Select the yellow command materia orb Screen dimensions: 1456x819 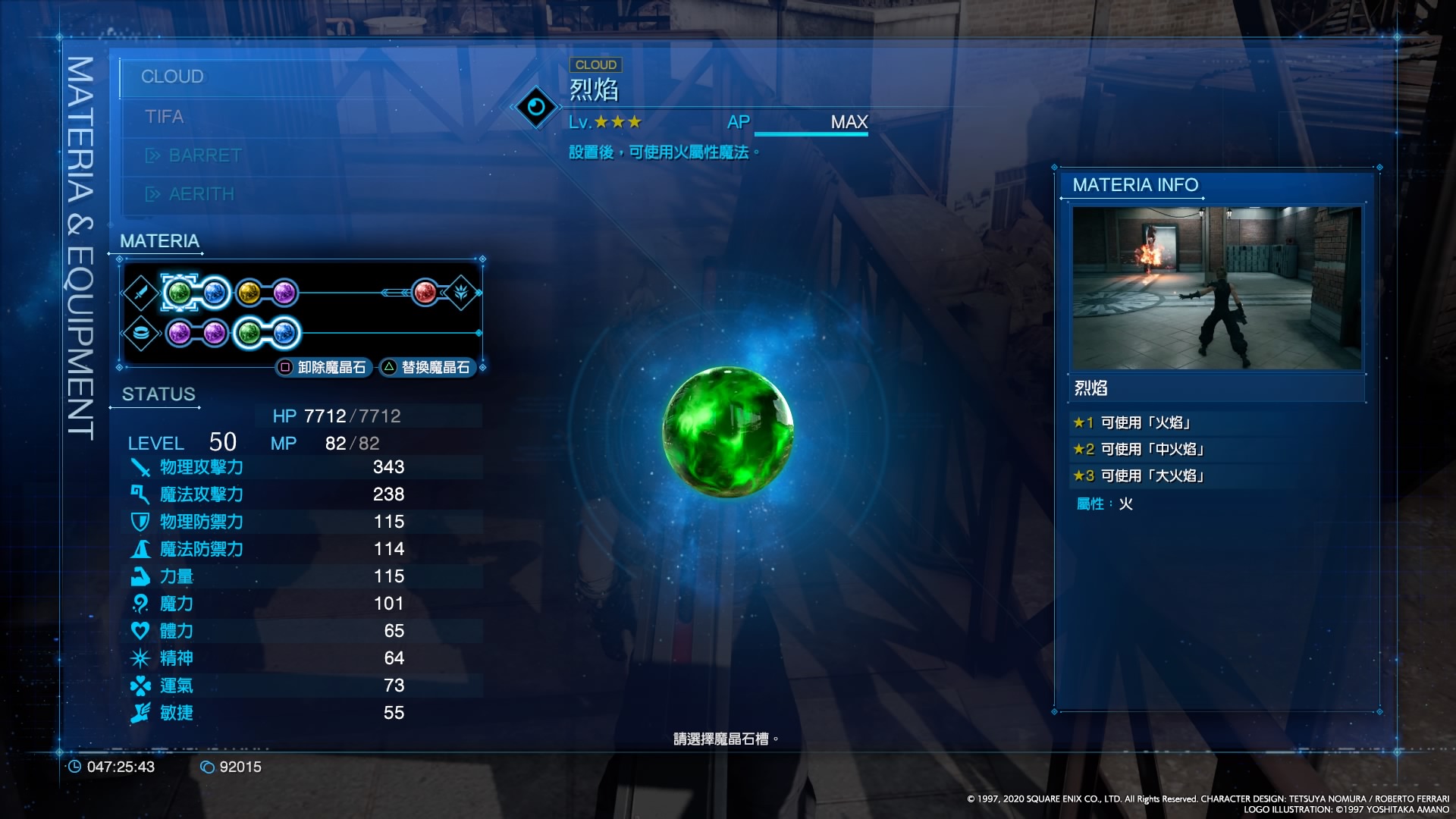click(249, 293)
